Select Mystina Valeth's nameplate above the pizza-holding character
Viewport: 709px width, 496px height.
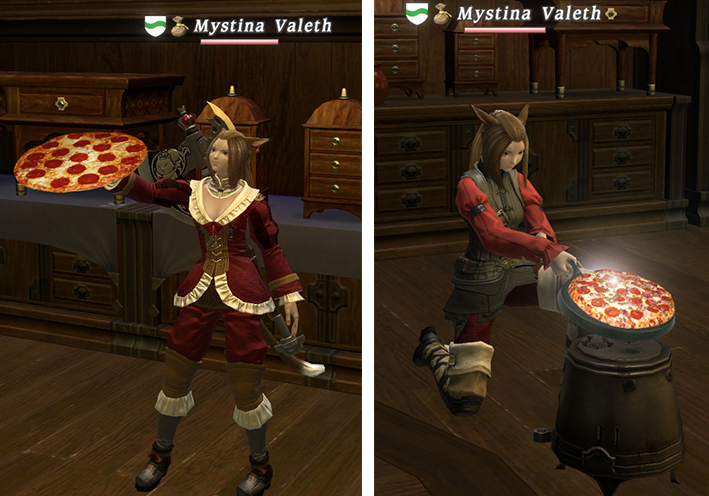pyautogui.click(x=262, y=26)
